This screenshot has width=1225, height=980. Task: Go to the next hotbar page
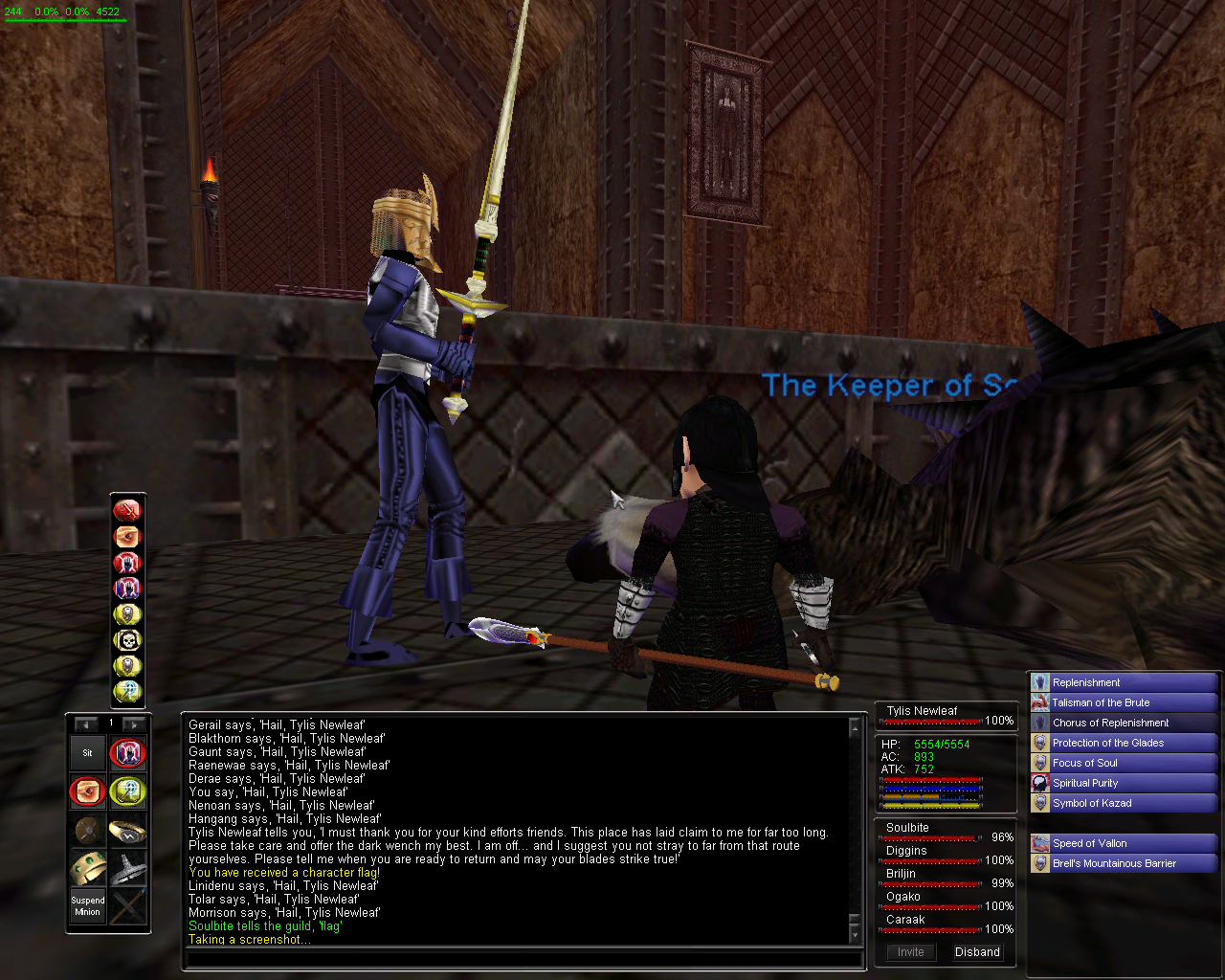coord(135,724)
